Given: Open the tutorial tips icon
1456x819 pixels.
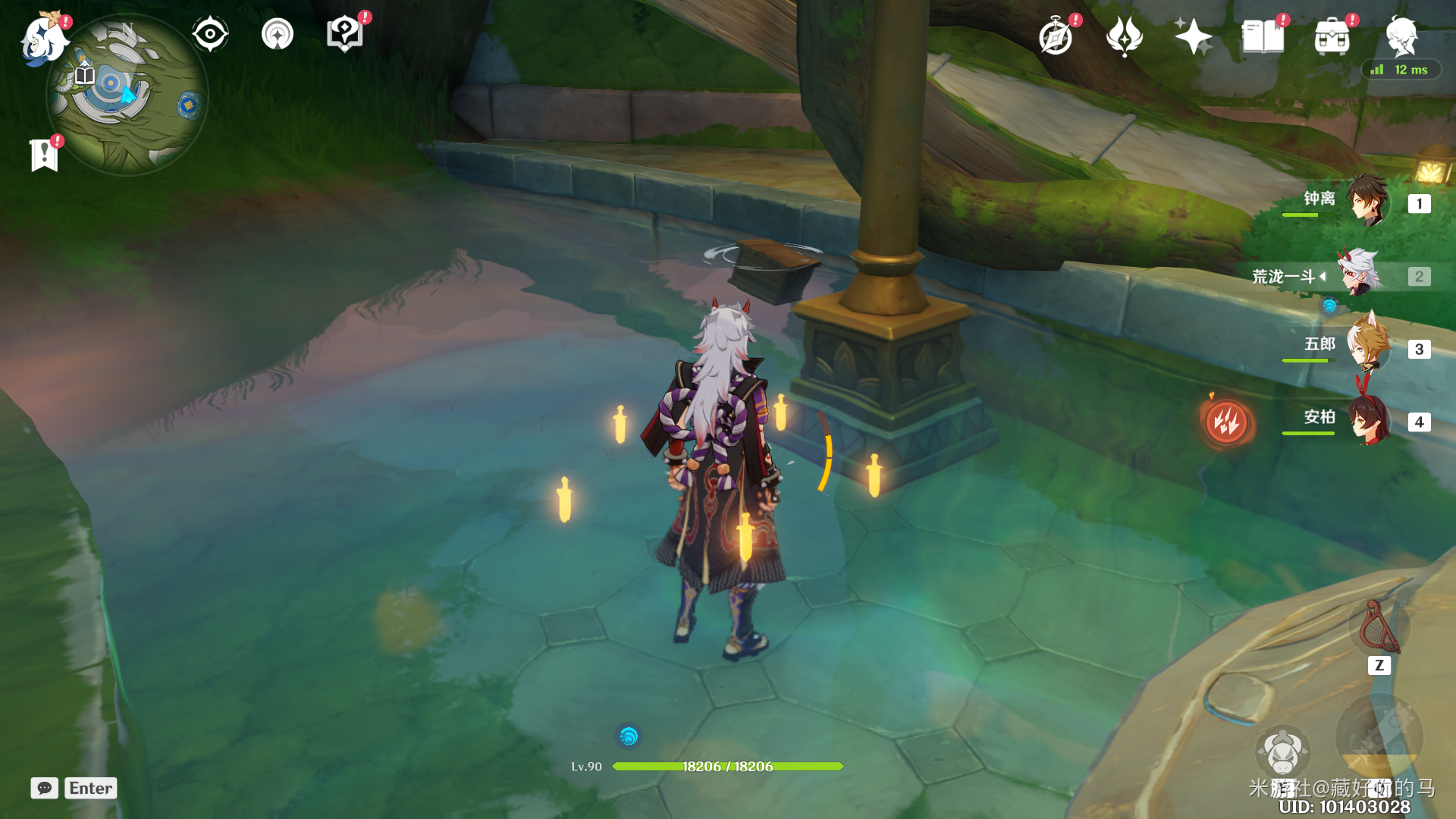Looking at the screenshot, I should [344, 35].
